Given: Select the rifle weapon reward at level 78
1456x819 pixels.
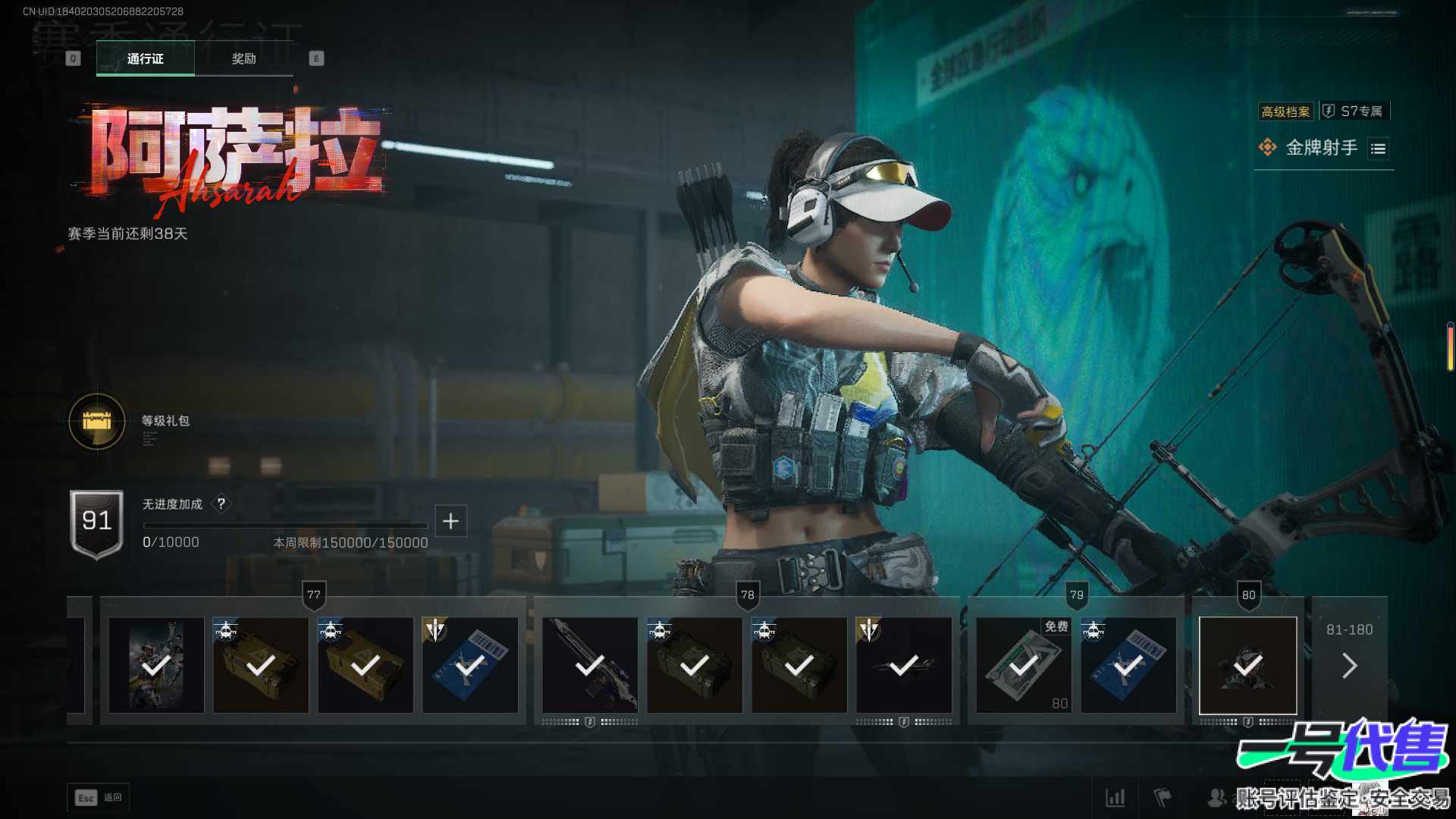Looking at the screenshot, I should 589,665.
